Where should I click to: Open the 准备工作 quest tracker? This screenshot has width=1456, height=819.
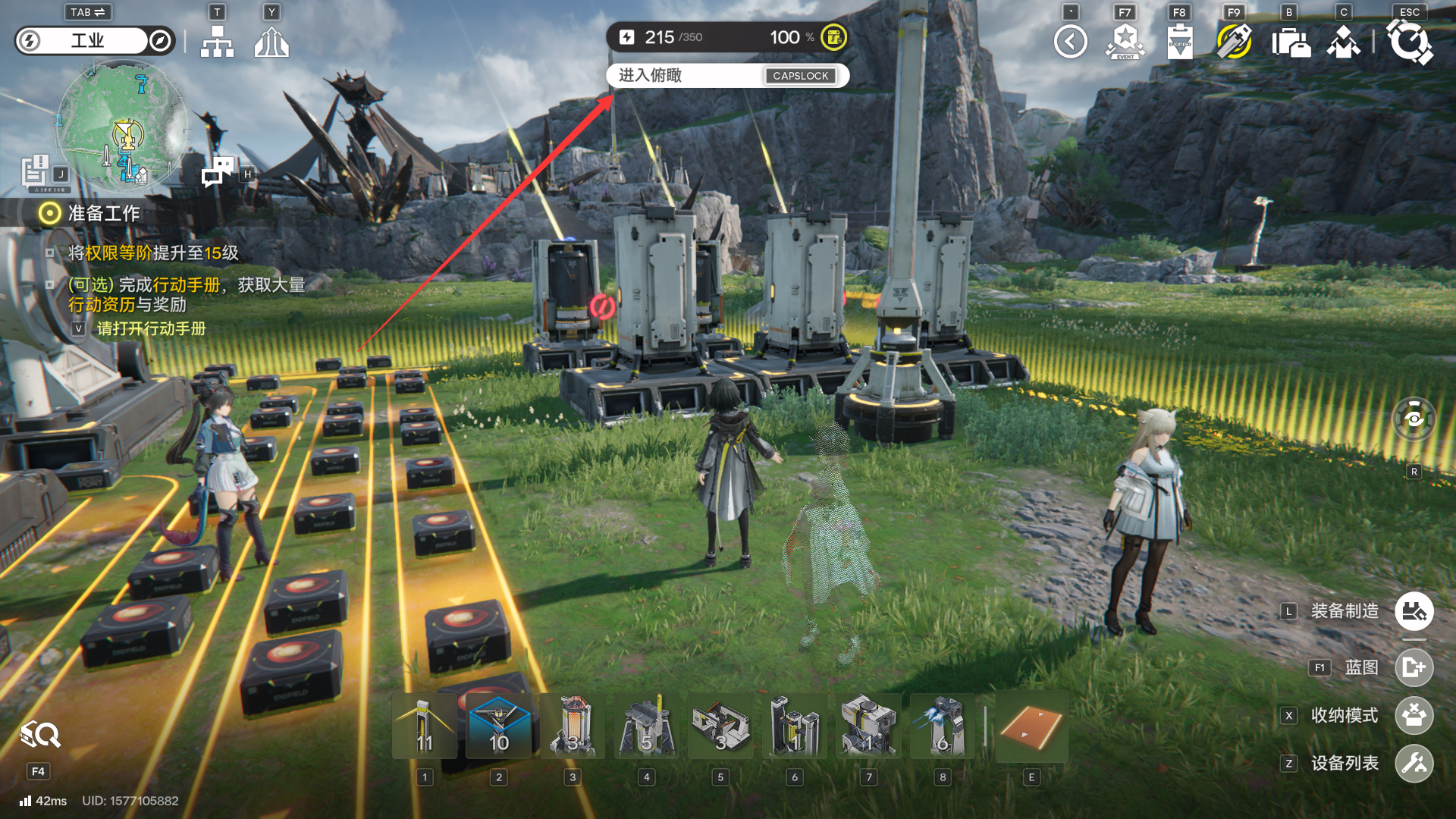(x=103, y=214)
